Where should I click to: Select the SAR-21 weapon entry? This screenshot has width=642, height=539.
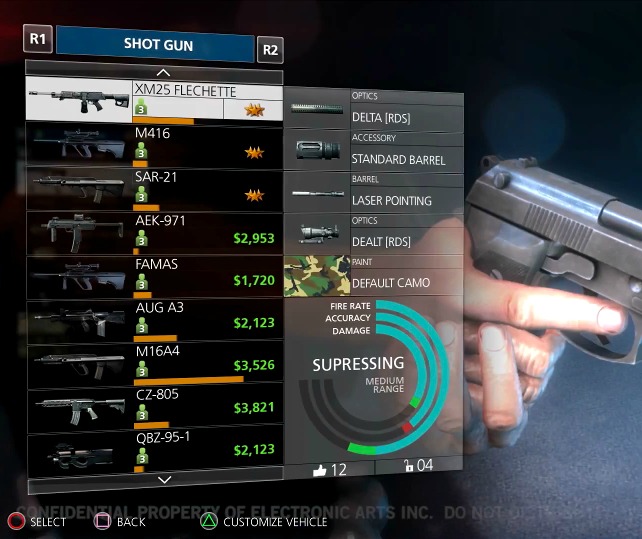tap(154, 188)
